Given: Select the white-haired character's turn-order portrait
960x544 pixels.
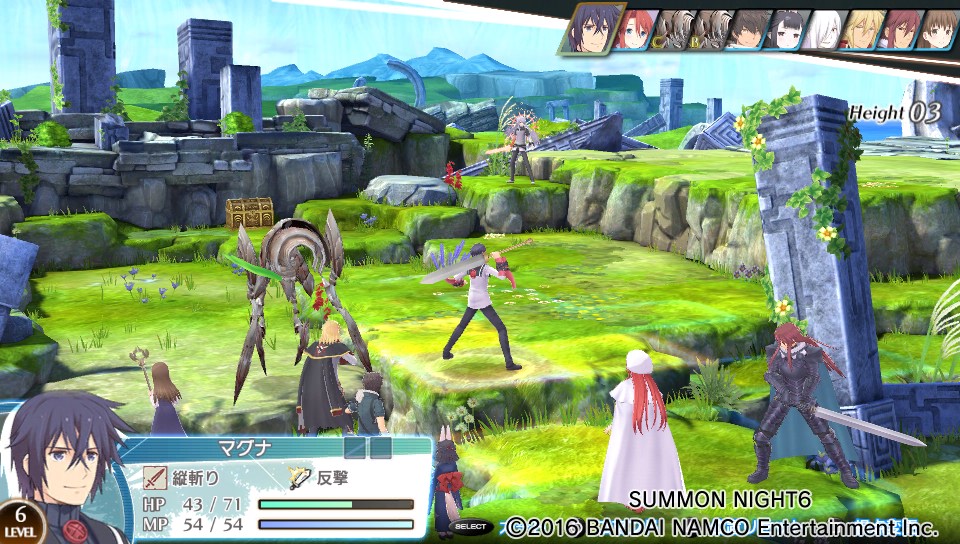Looking at the screenshot, I should pyautogui.click(x=822, y=30).
